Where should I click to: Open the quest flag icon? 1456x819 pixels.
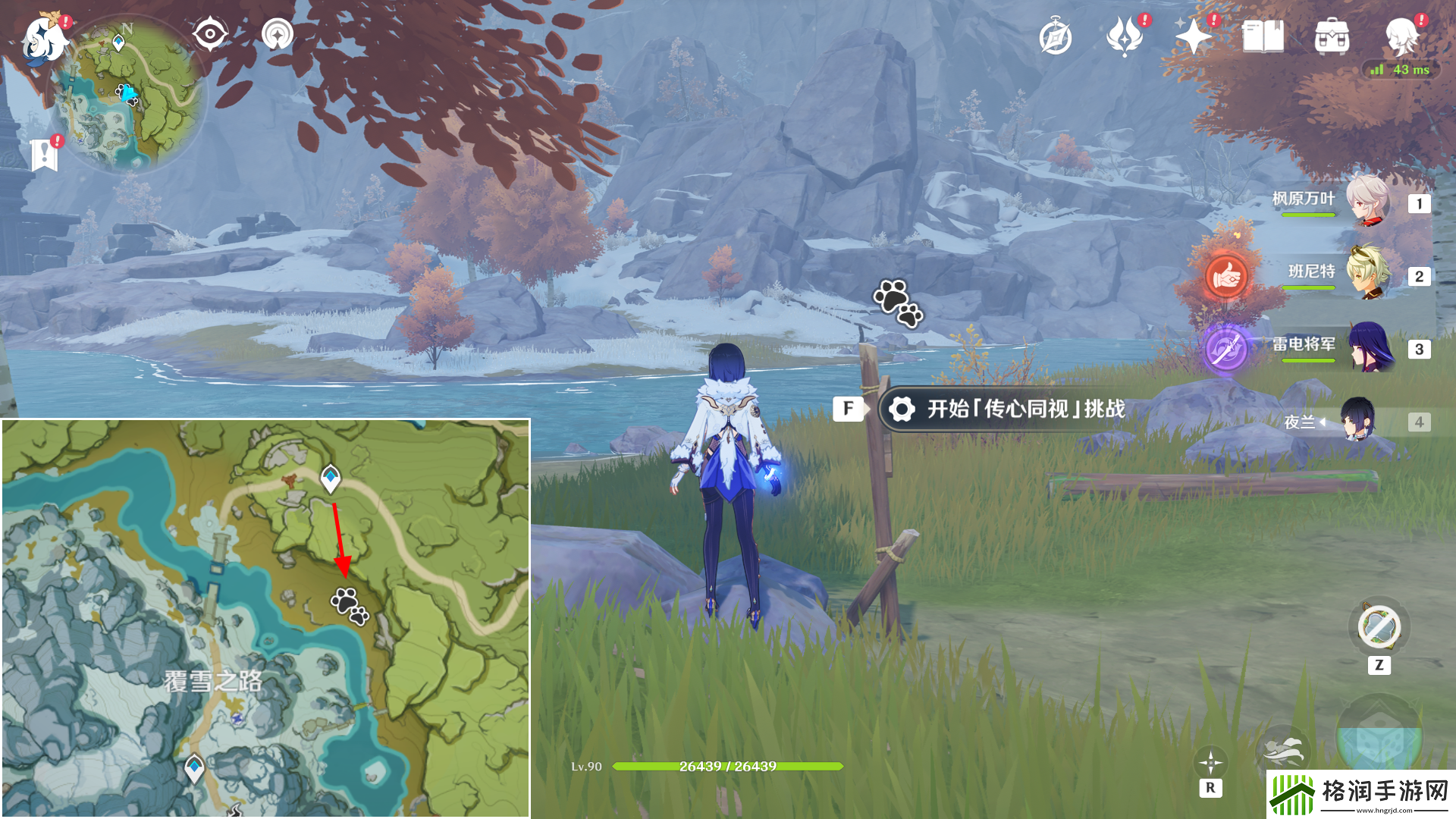click(45, 154)
